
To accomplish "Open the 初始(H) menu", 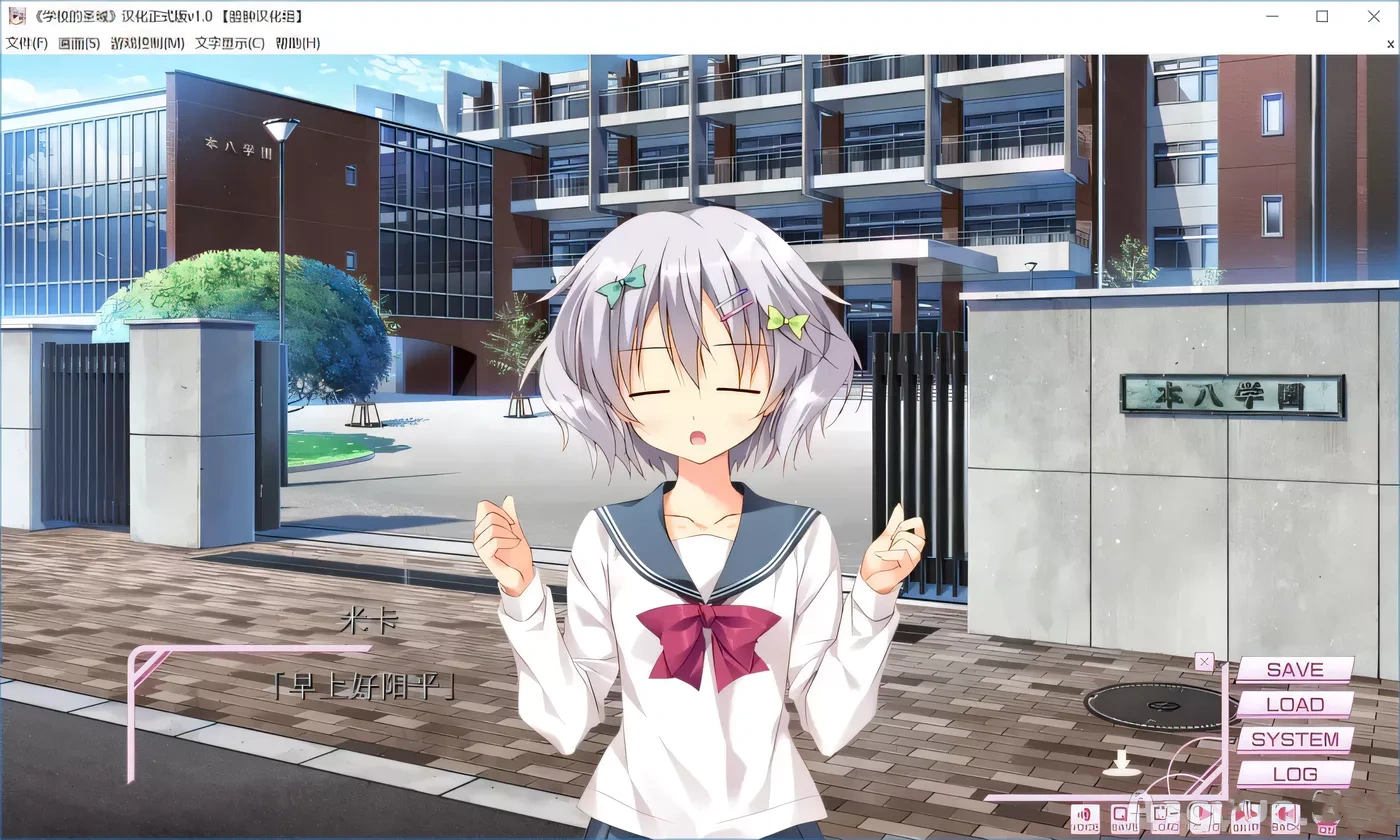I will [296, 43].
